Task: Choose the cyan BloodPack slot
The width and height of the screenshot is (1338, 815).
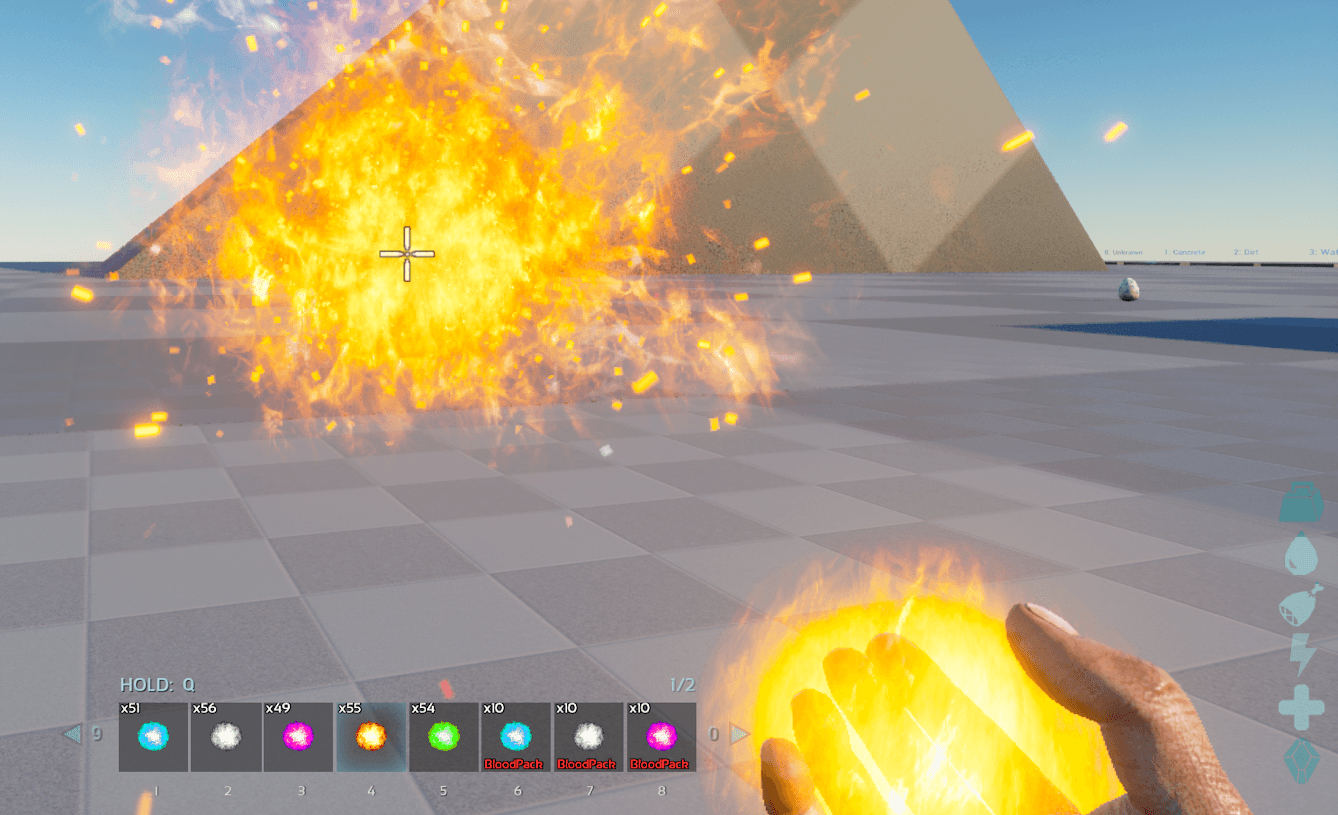Action: [x=516, y=737]
